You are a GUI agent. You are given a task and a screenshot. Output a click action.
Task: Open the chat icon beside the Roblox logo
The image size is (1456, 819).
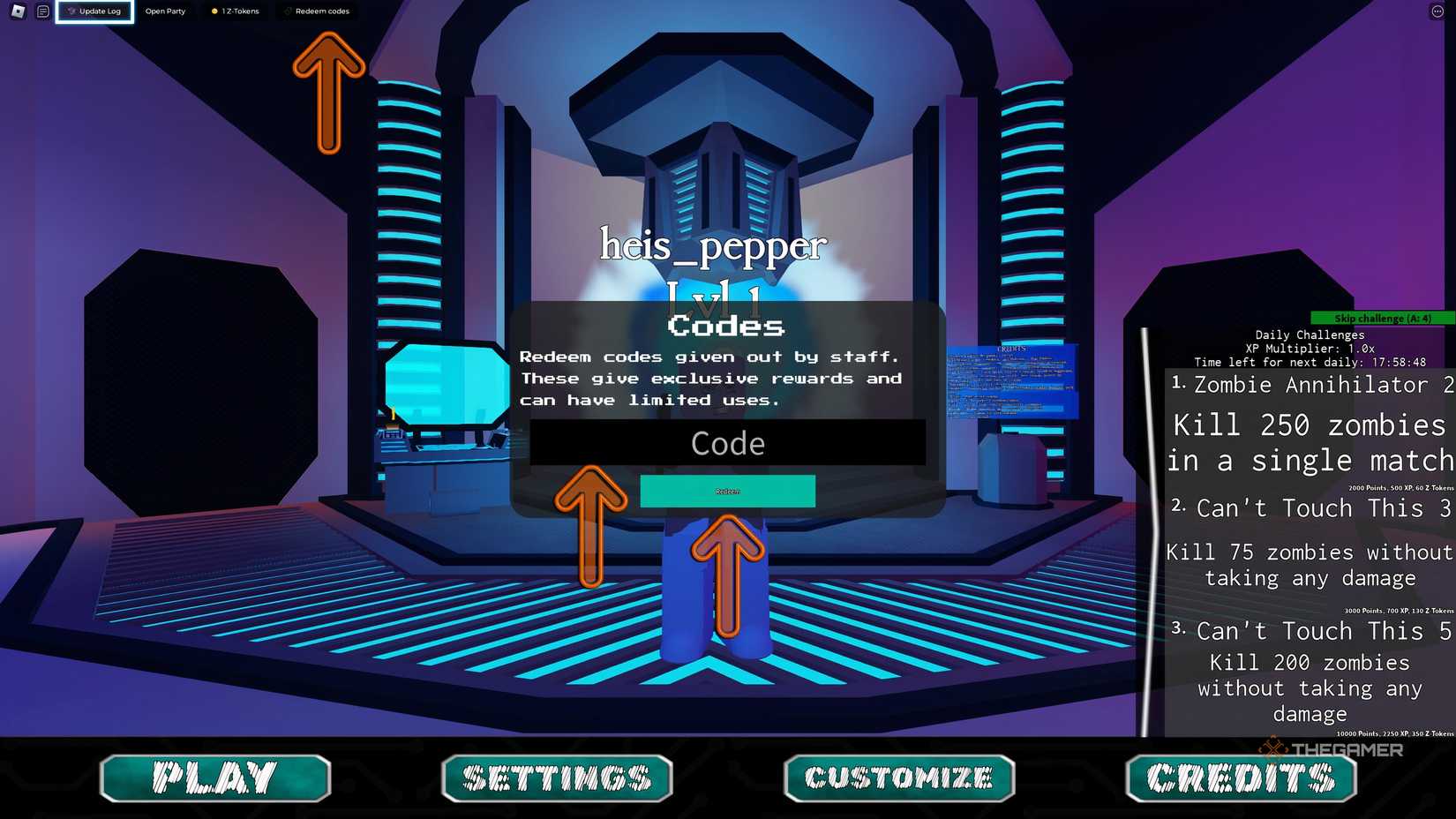[41, 11]
